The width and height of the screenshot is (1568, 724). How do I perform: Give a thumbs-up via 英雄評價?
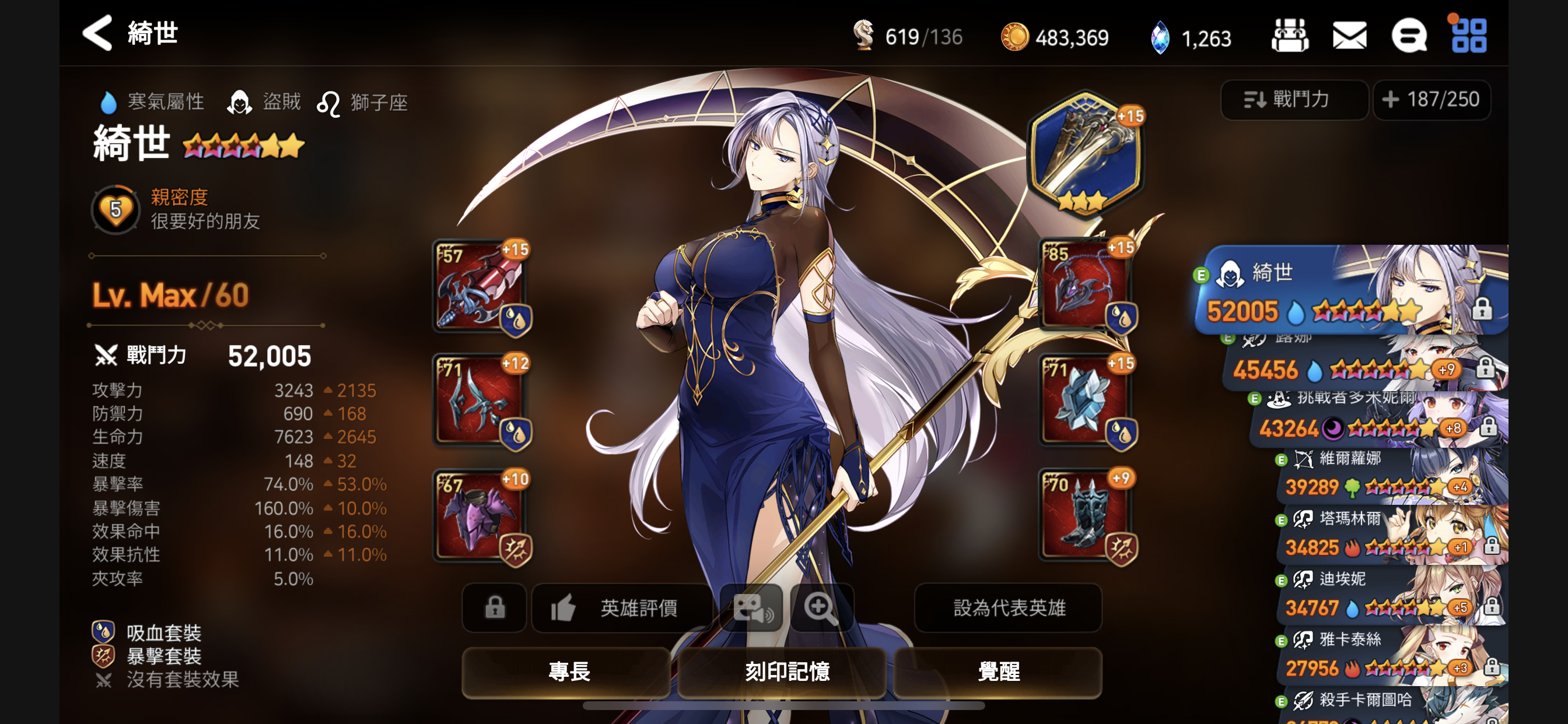(x=621, y=609)
